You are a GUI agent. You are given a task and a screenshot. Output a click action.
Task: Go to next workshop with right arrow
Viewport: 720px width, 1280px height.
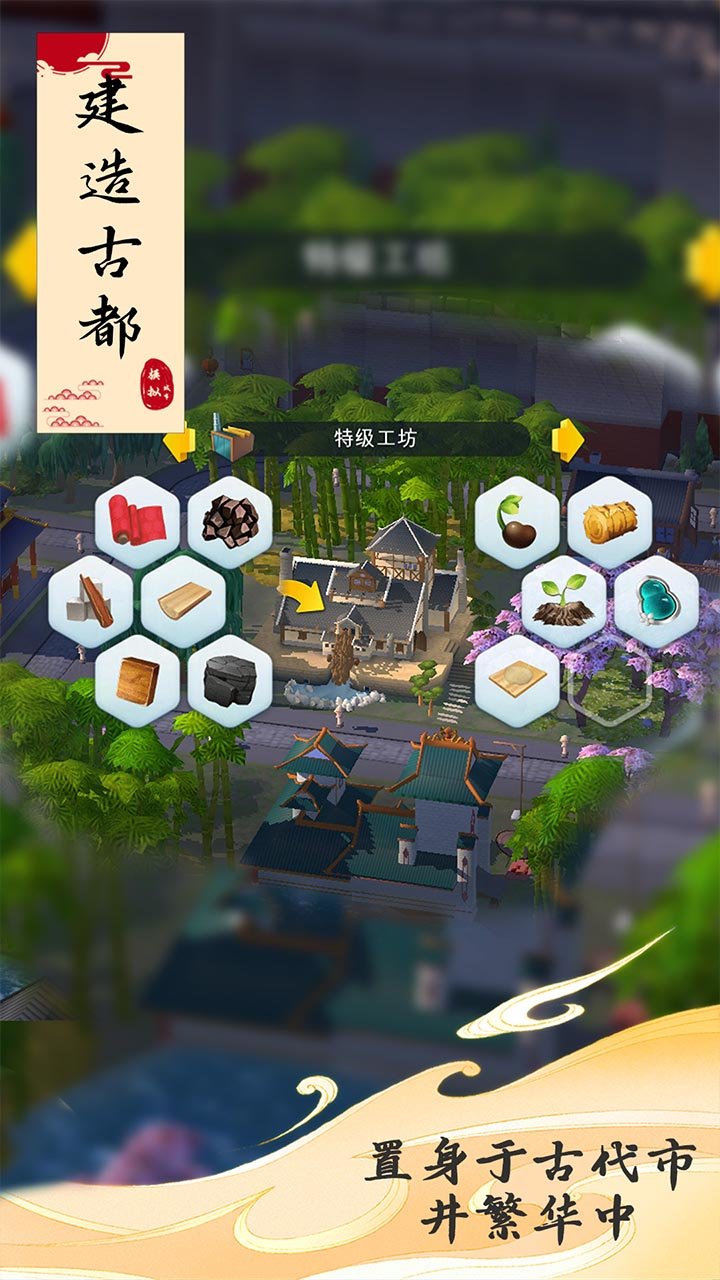pos(567,440)
